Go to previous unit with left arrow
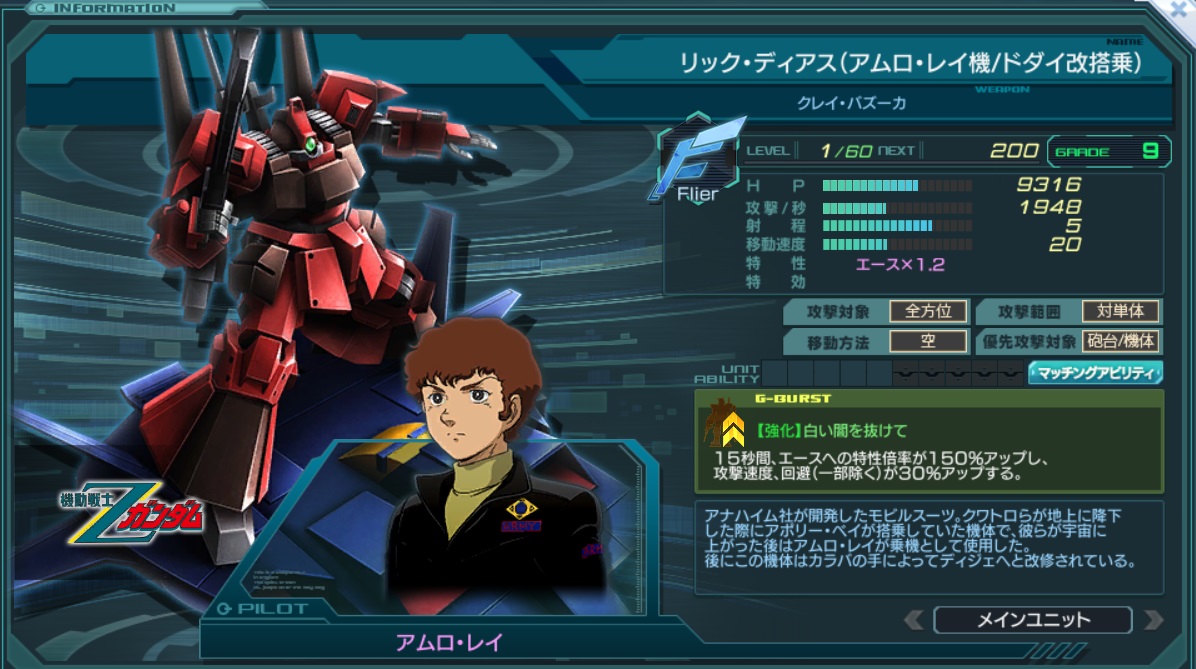 (x=914, y=620)
